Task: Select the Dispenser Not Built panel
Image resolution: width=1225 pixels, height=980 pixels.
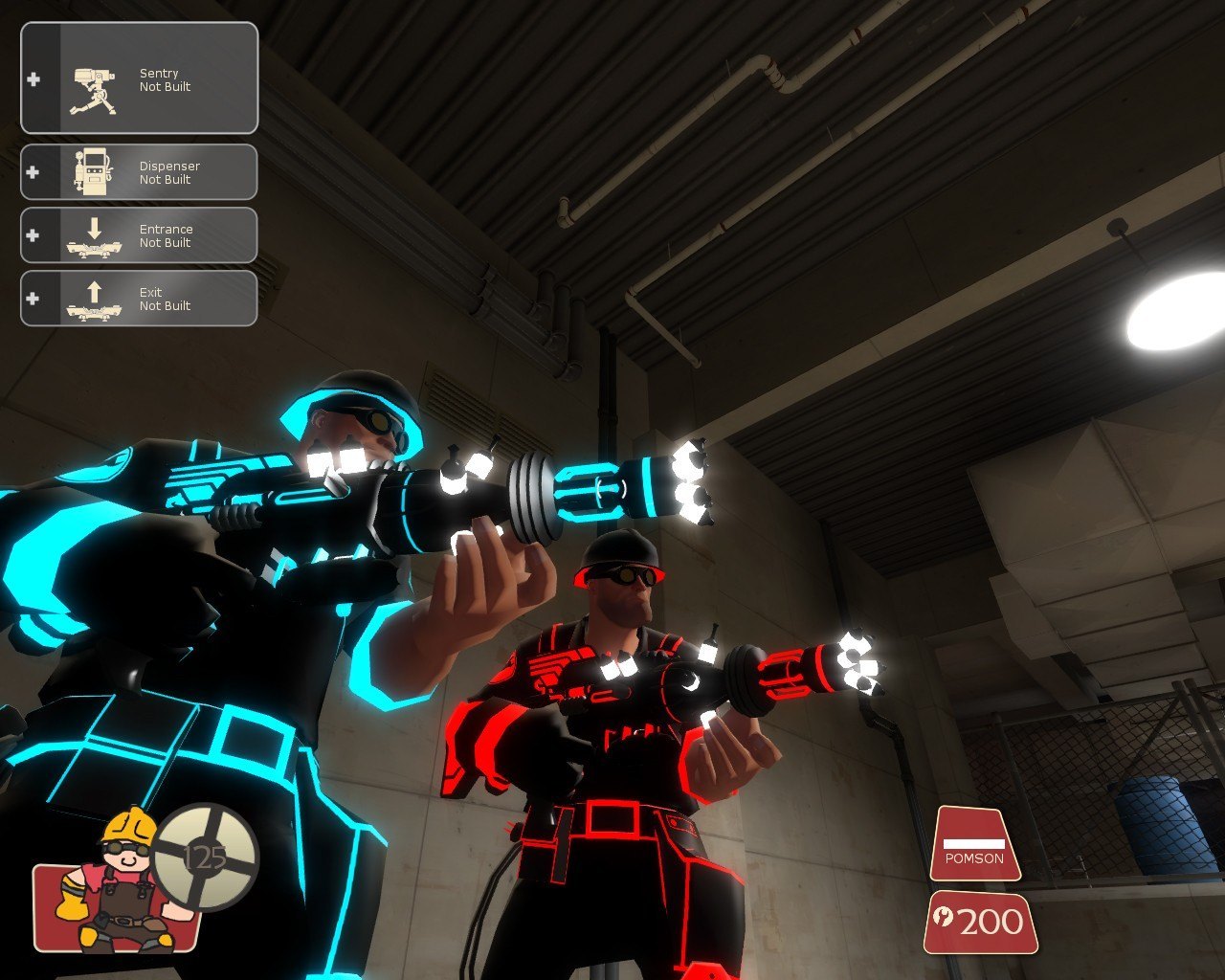Action: point(140,172)
